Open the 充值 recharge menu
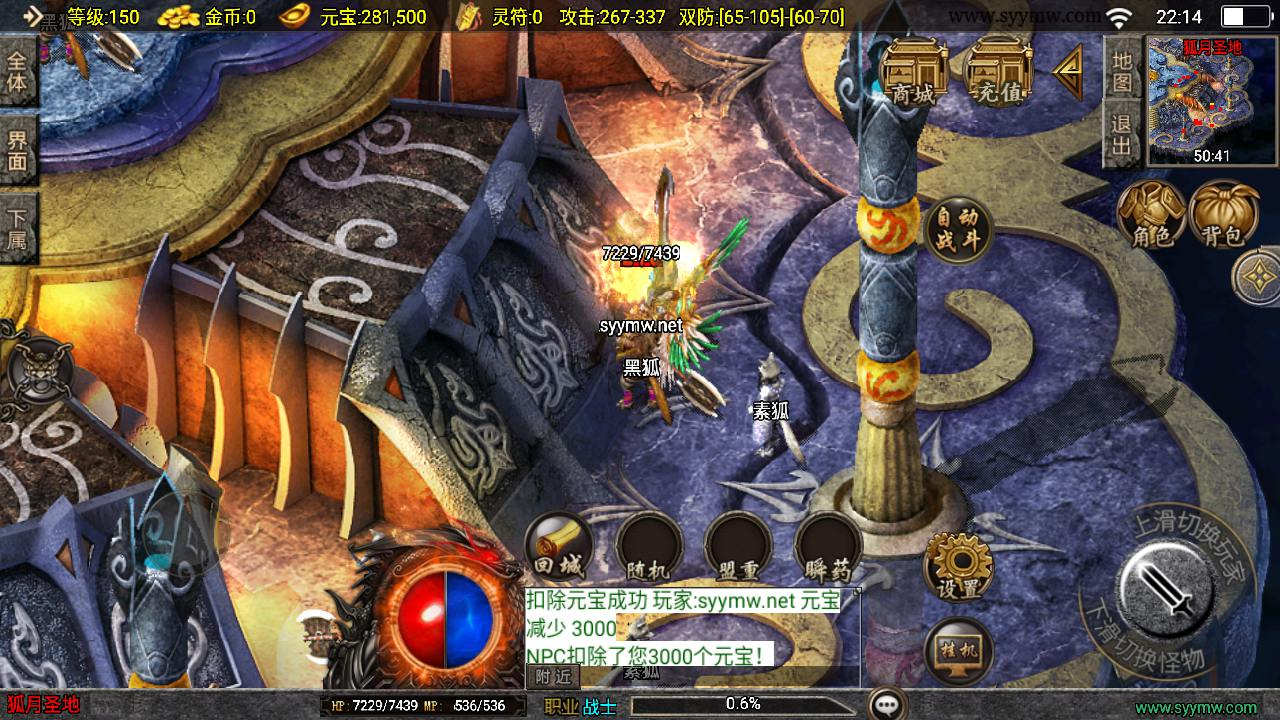Screen dimensions: 1280x720 click(1000, 72)
